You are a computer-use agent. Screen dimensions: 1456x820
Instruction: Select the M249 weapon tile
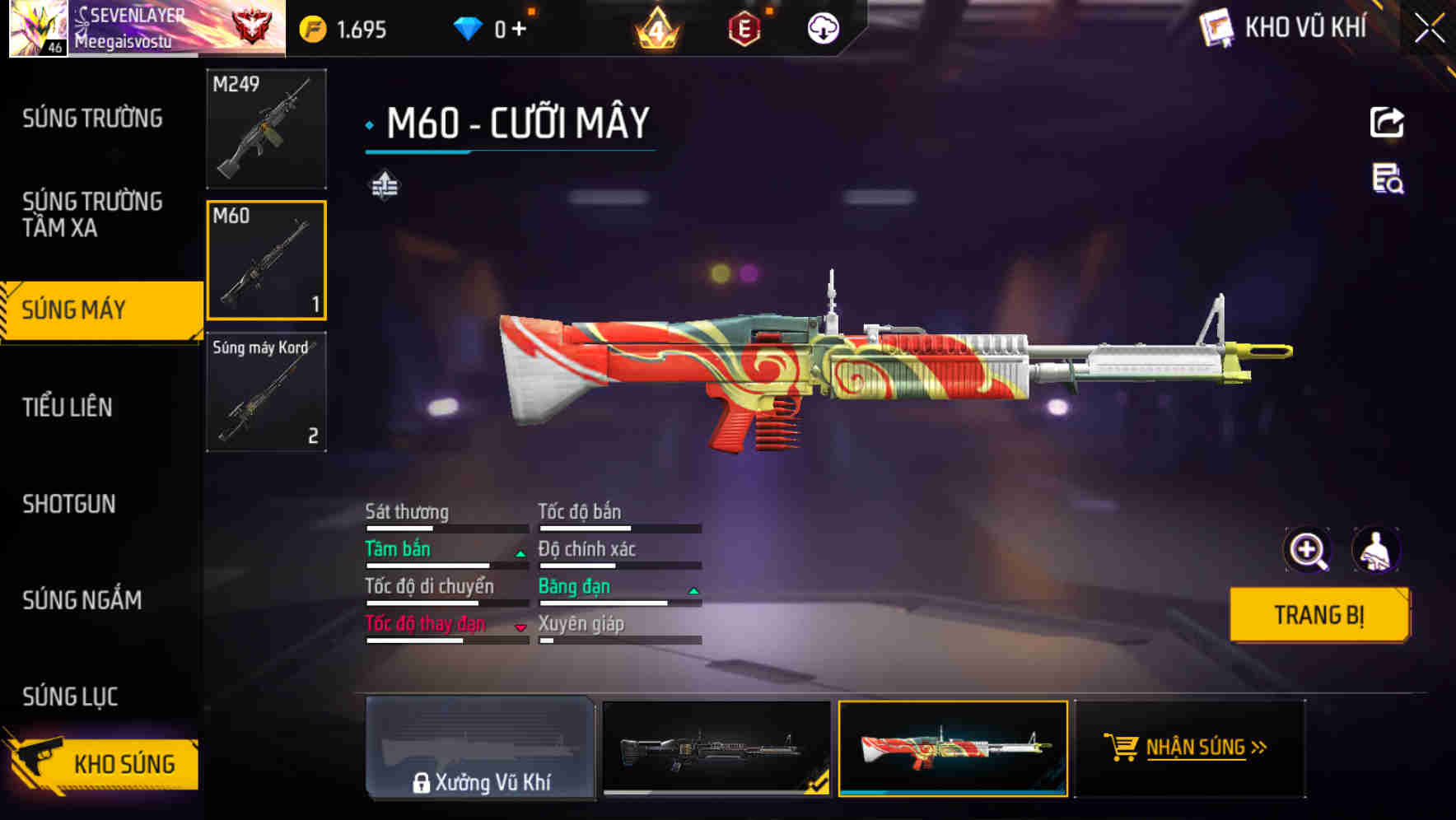[266, 128]
